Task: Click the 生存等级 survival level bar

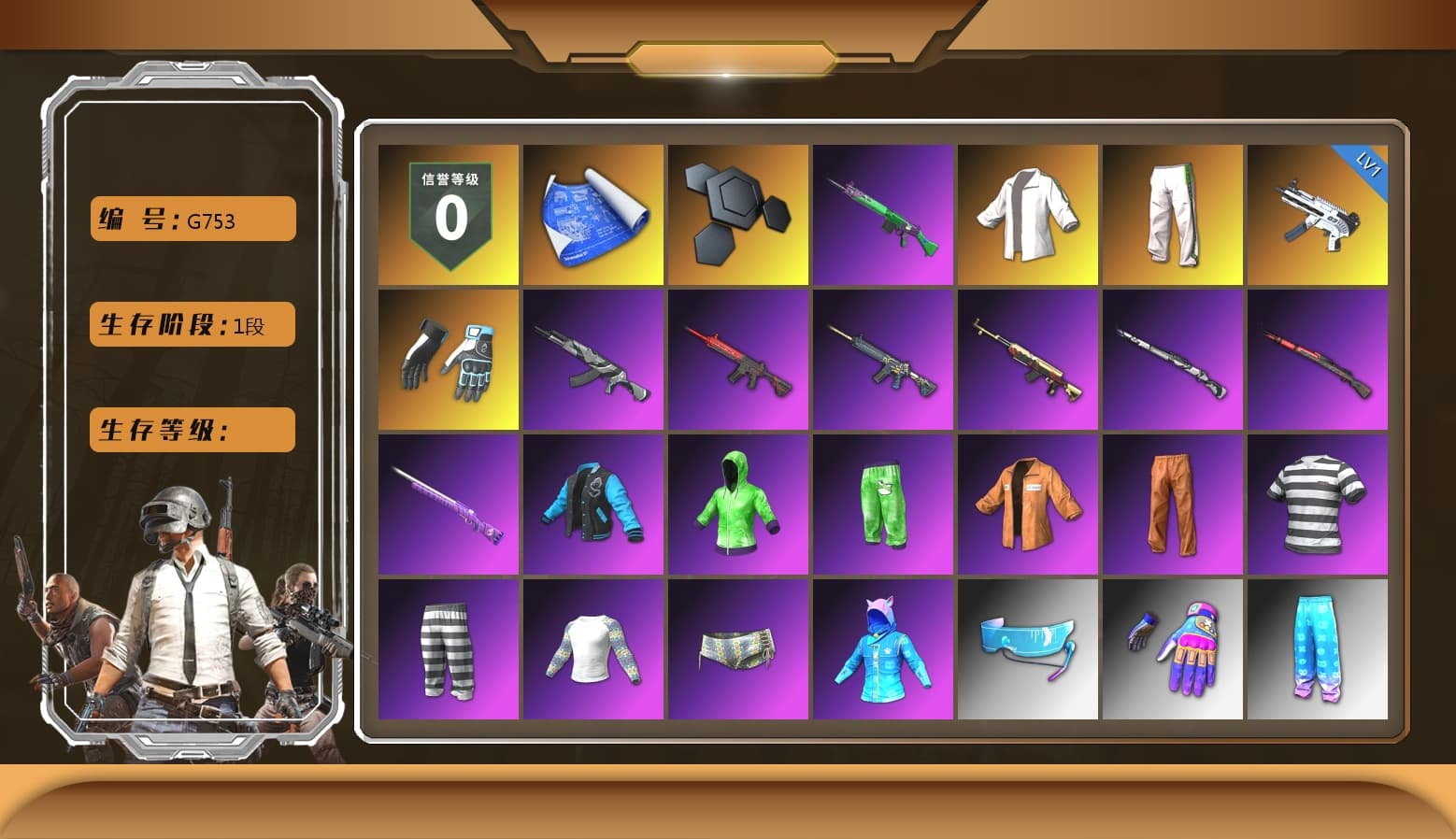Action: [x=192, y=430]
